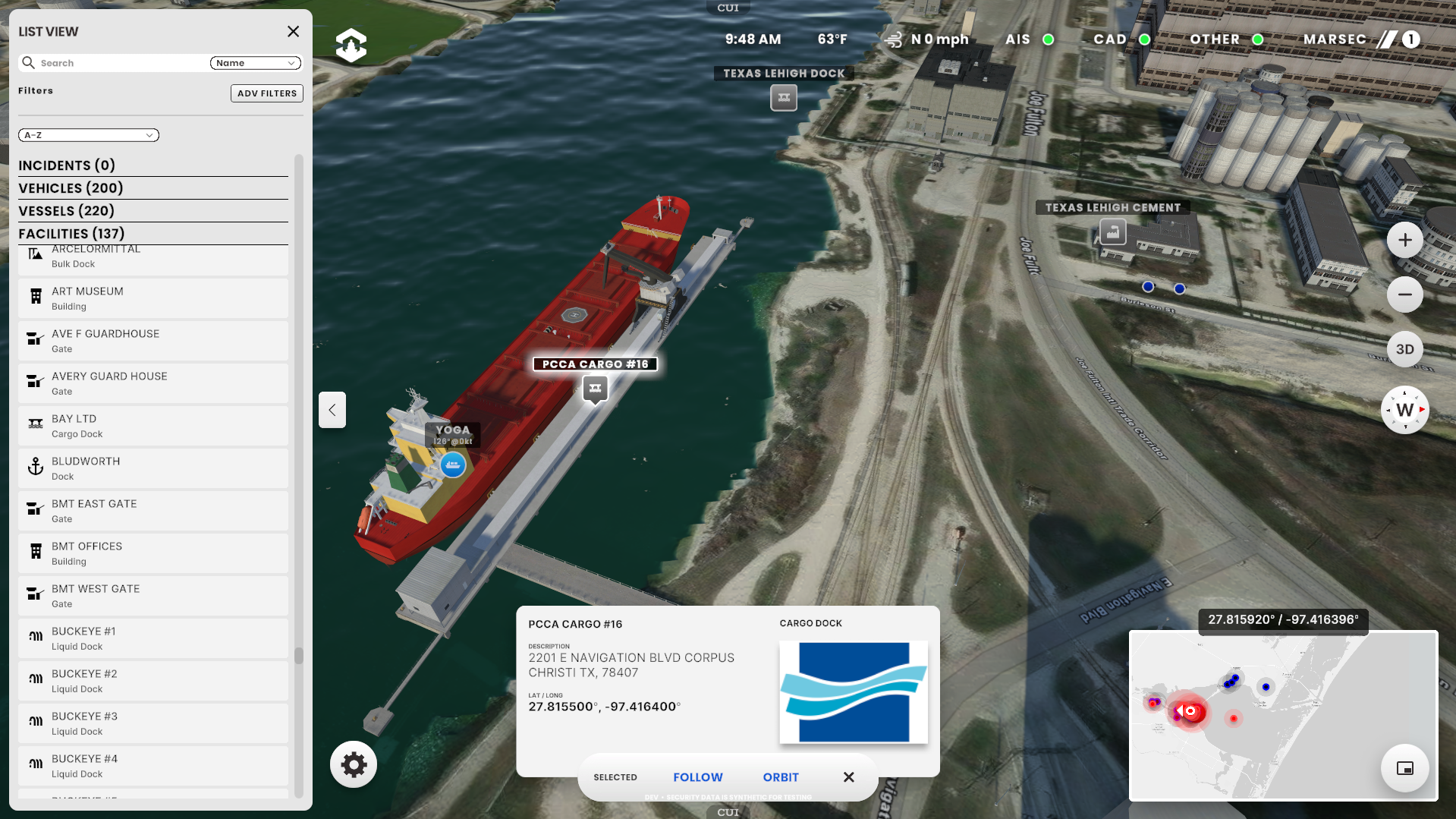
Task: Toggle the CAD feed indicator
Action: tap(1143, 39)
